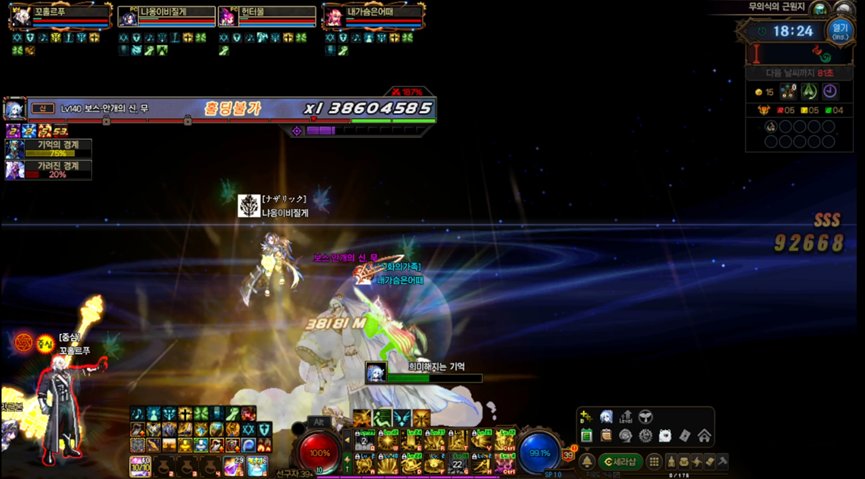Click the 열기 round button beside the timer
The height and width of the screenshot is (479, 865).
point(838,29)
